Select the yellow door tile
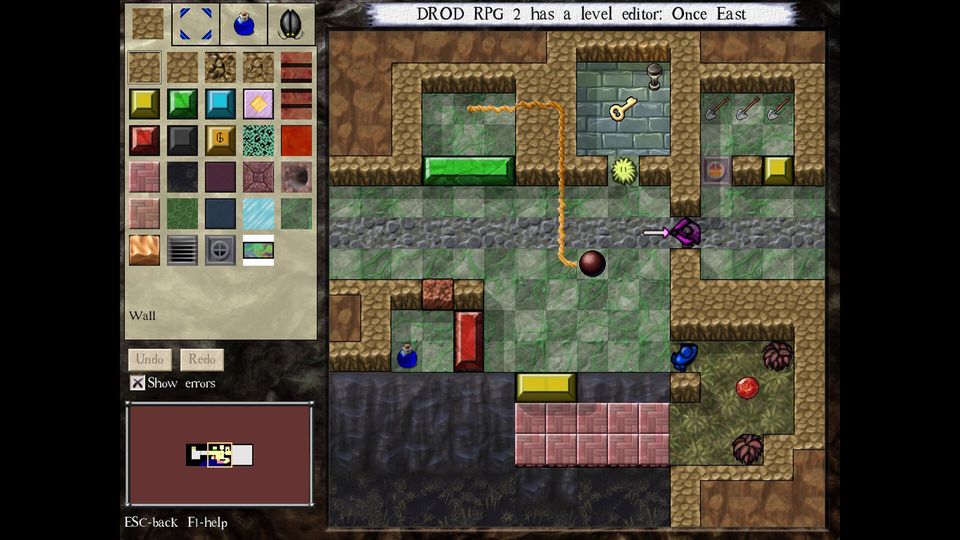The height and width of the screenshot is (540, 960). click(144, 103)
